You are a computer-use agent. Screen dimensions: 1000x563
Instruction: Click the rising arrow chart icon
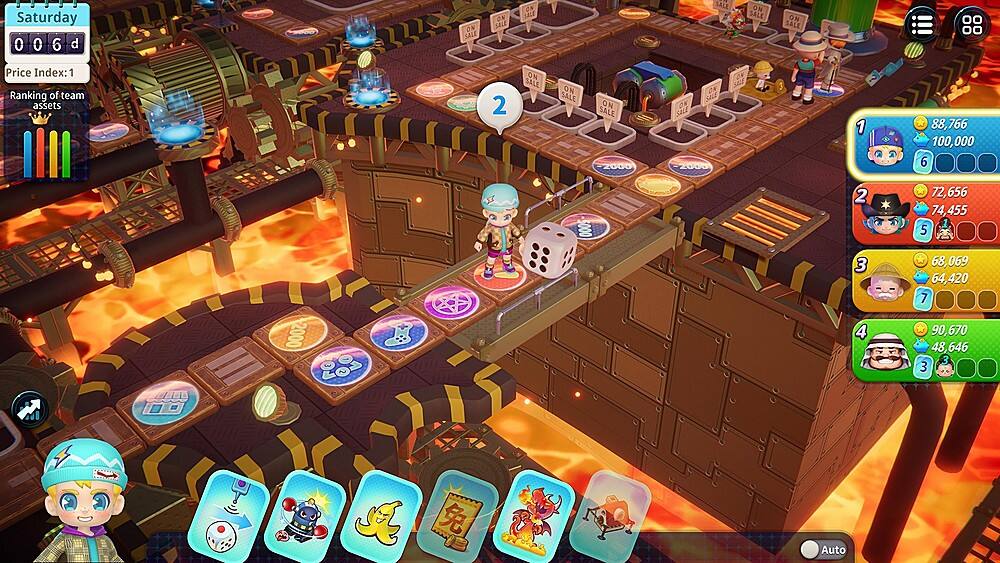[29, 409]
